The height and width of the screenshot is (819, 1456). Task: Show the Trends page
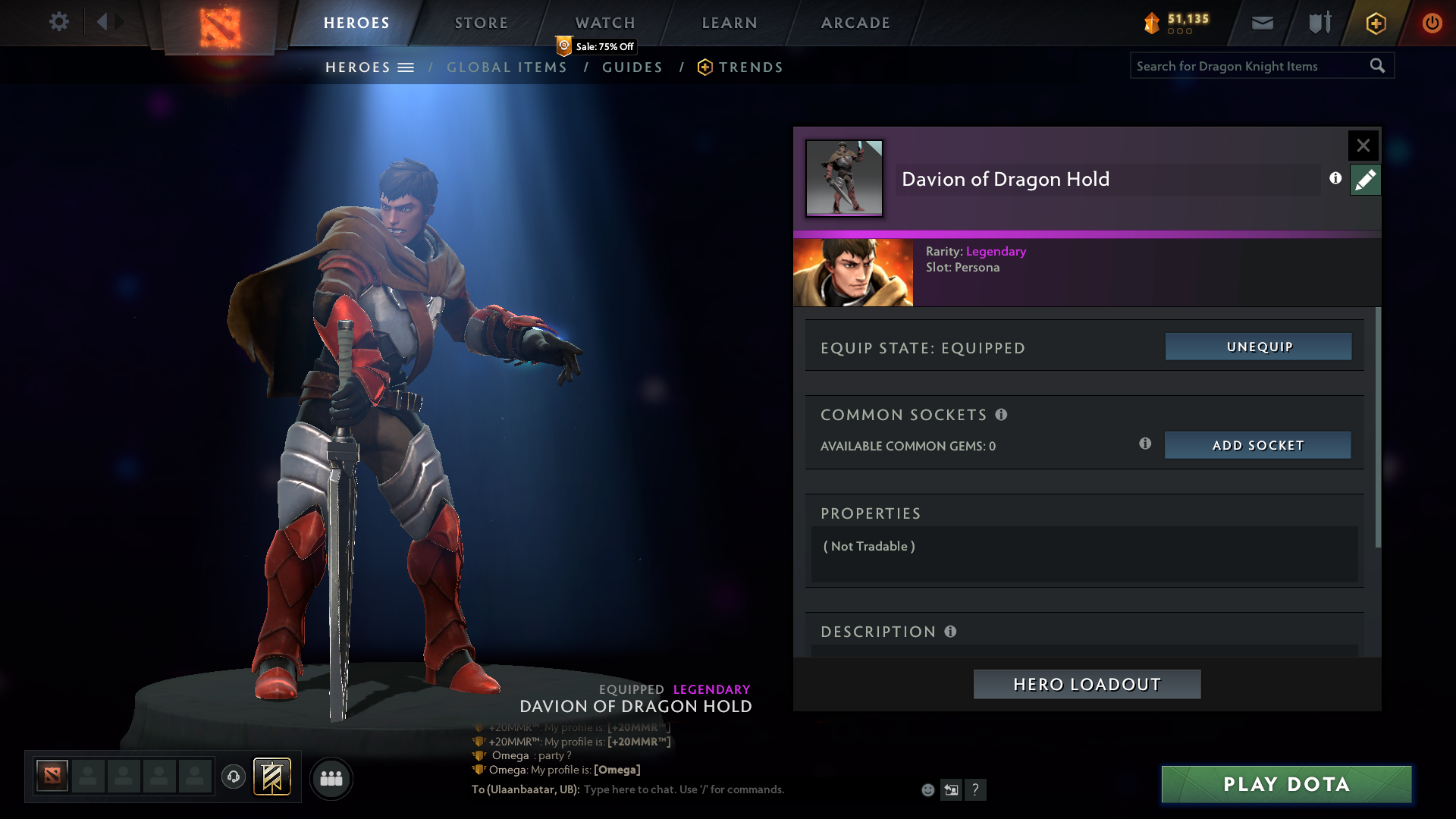point(750,67)
